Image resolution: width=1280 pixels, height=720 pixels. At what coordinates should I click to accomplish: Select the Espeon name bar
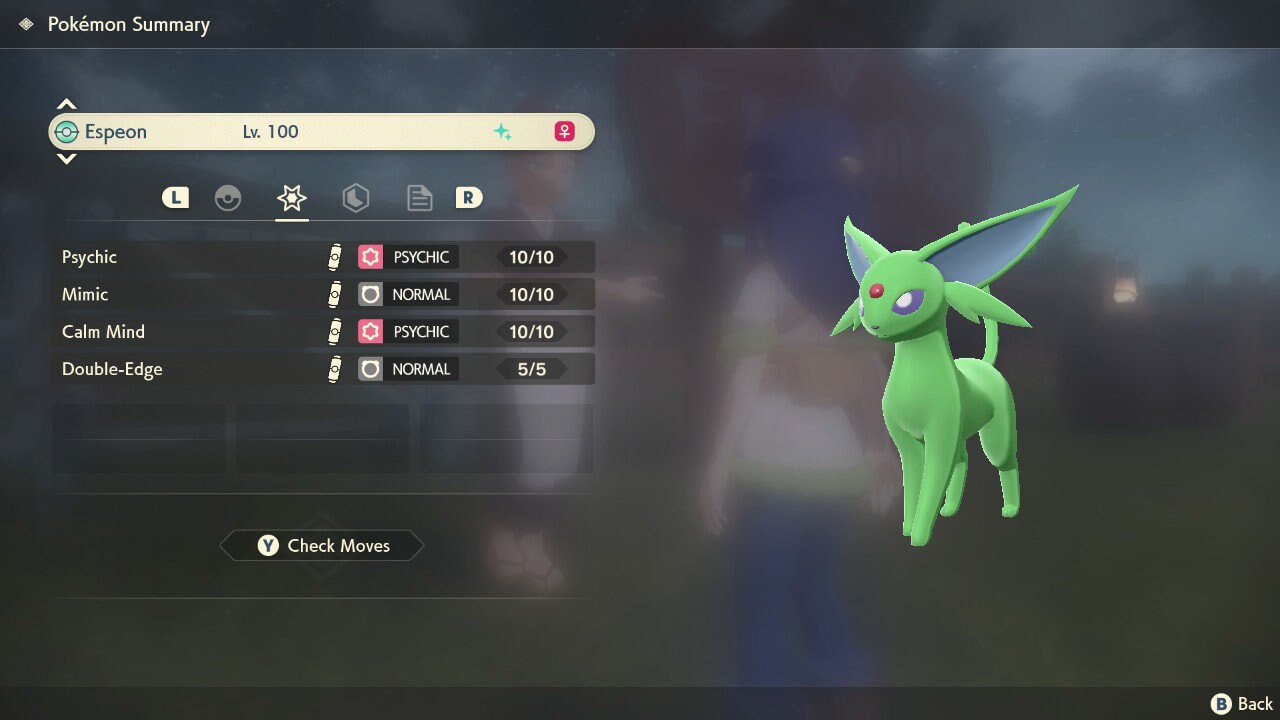pos(322,132)
